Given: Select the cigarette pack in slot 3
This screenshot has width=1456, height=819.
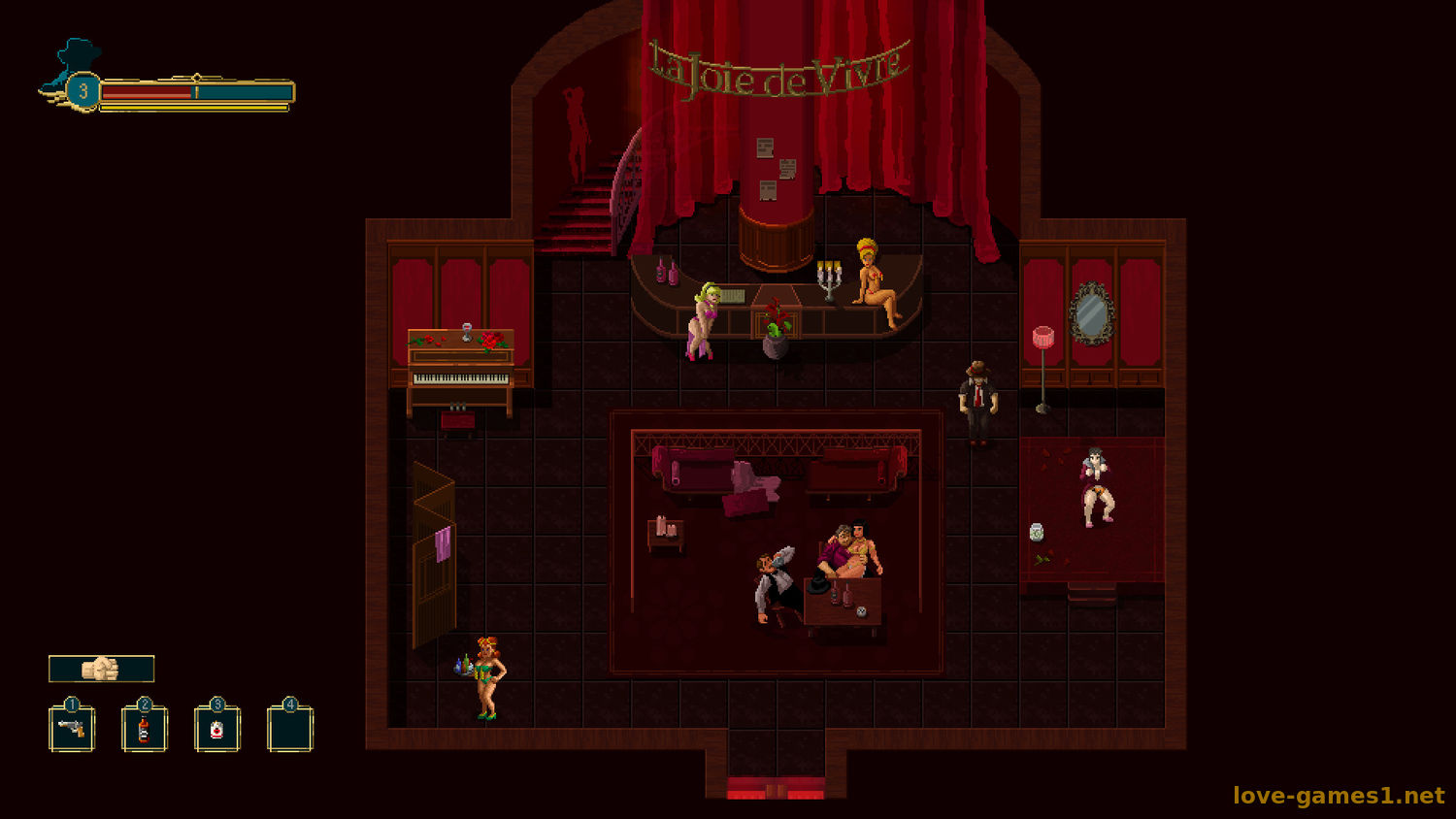Looking at the screenshot, I should point(217,729).
